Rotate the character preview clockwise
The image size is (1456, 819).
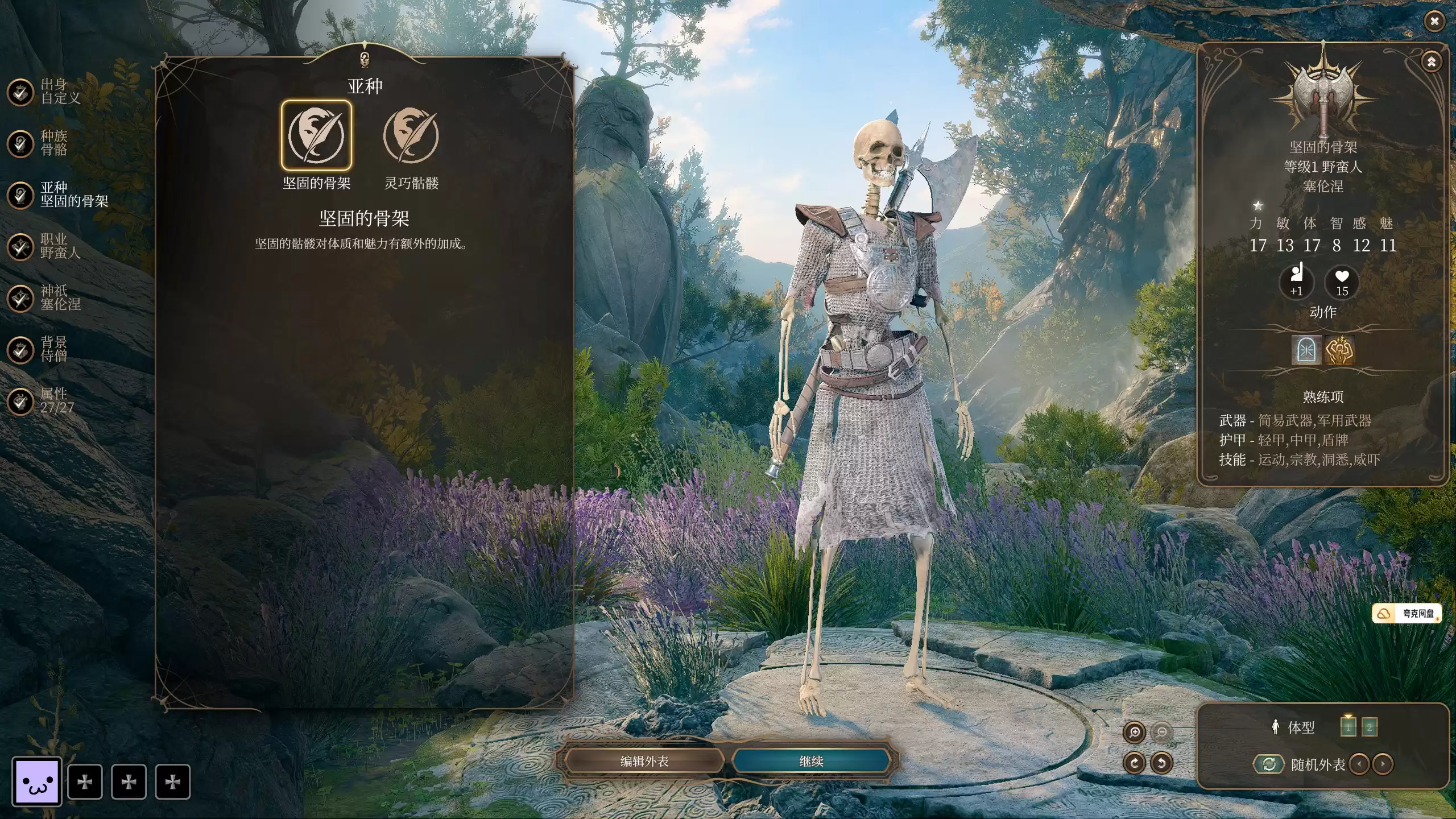click(x=1134, y=763)
